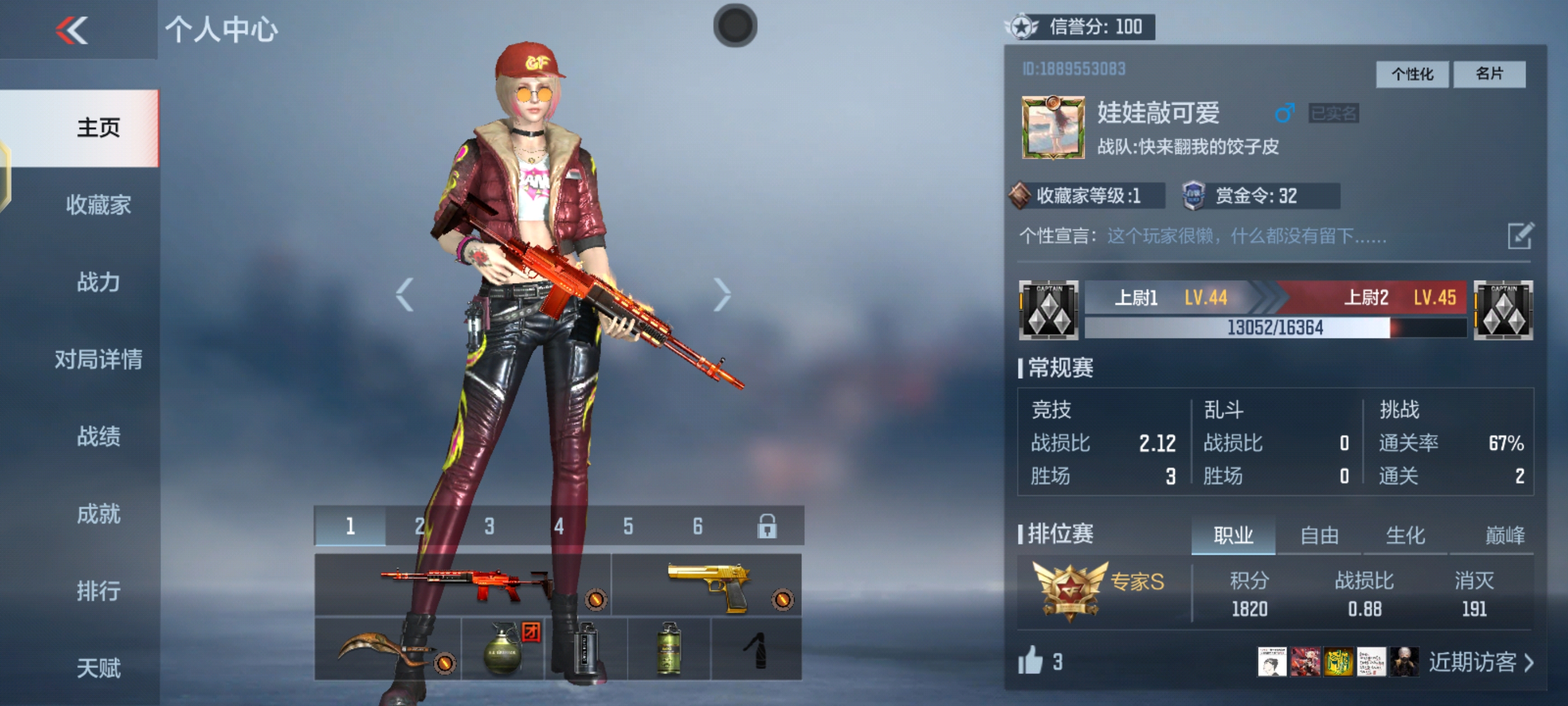
Task: Select the orange rifle primary weapon slot
Action: (463, 585)
